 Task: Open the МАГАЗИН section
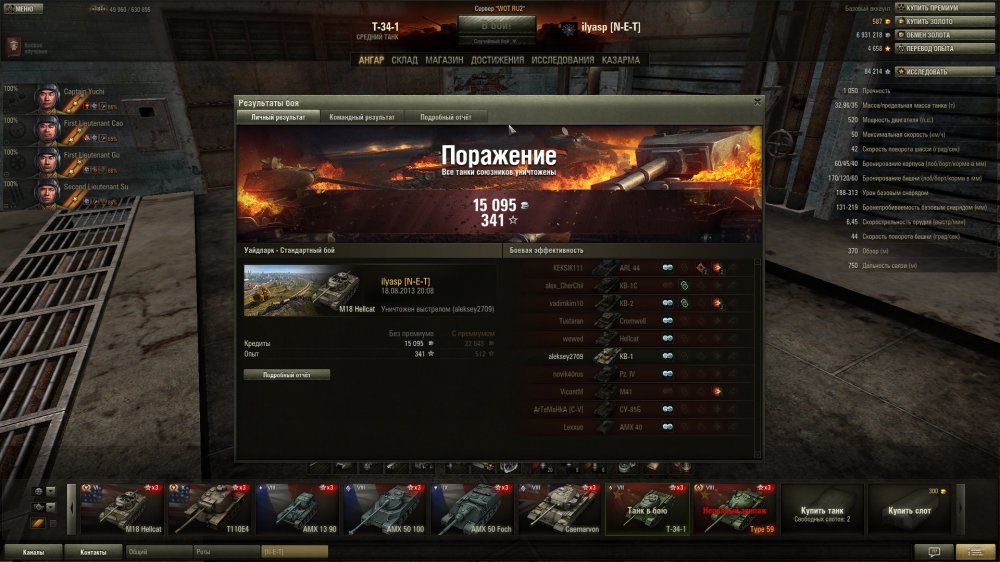point(444,60)
